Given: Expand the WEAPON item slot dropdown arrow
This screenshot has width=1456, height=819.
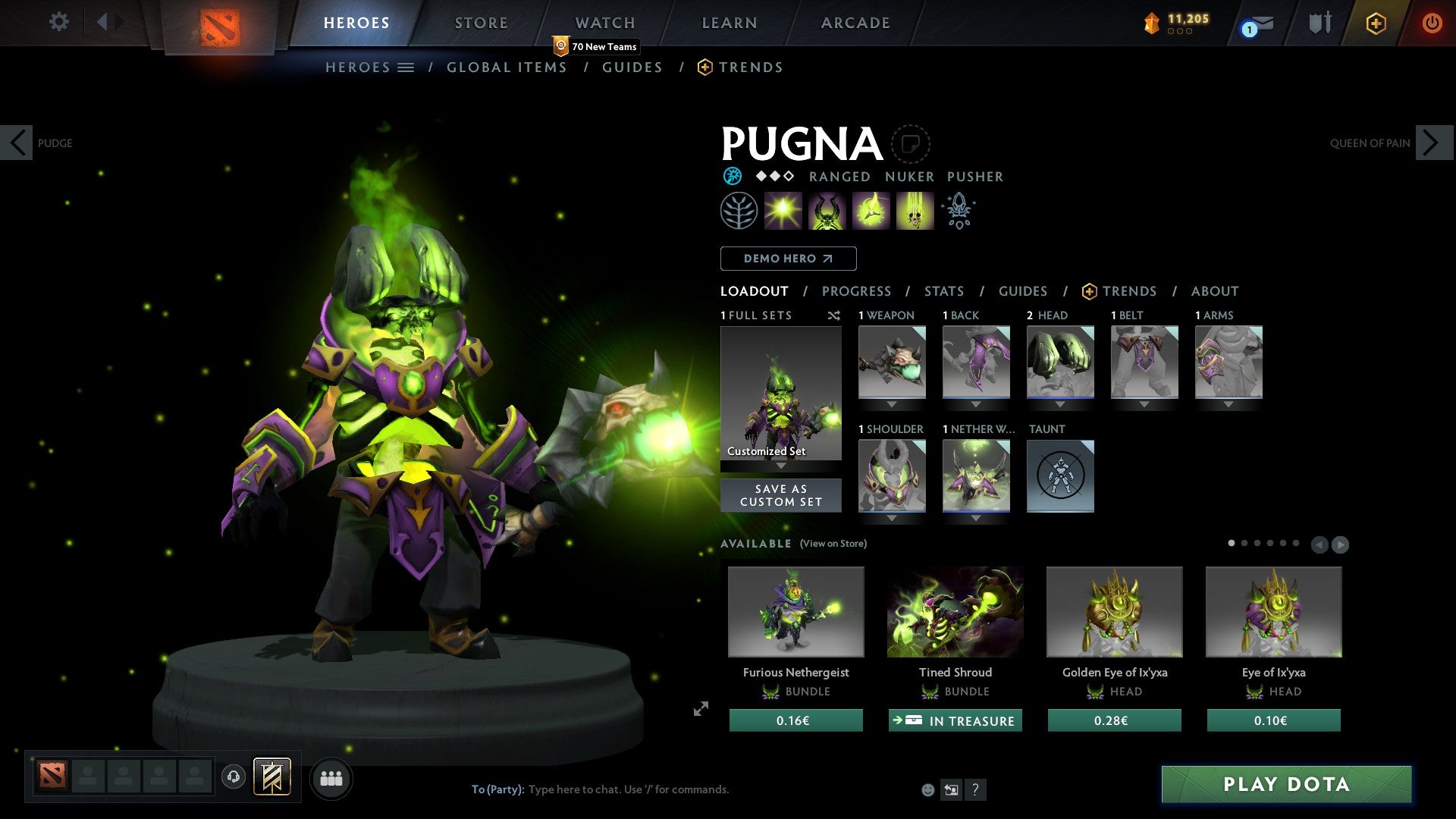Looking at the screenshot, I should [x=891, y=403].
